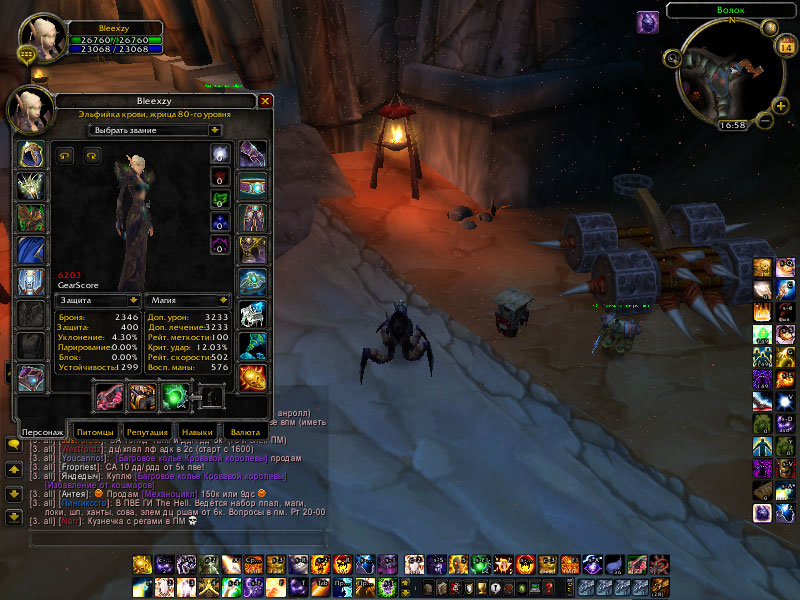Click the minimap tracking magnifier button
Image resolution: width=800 pixels, height=600 pixels.
[x=673, y=59]
